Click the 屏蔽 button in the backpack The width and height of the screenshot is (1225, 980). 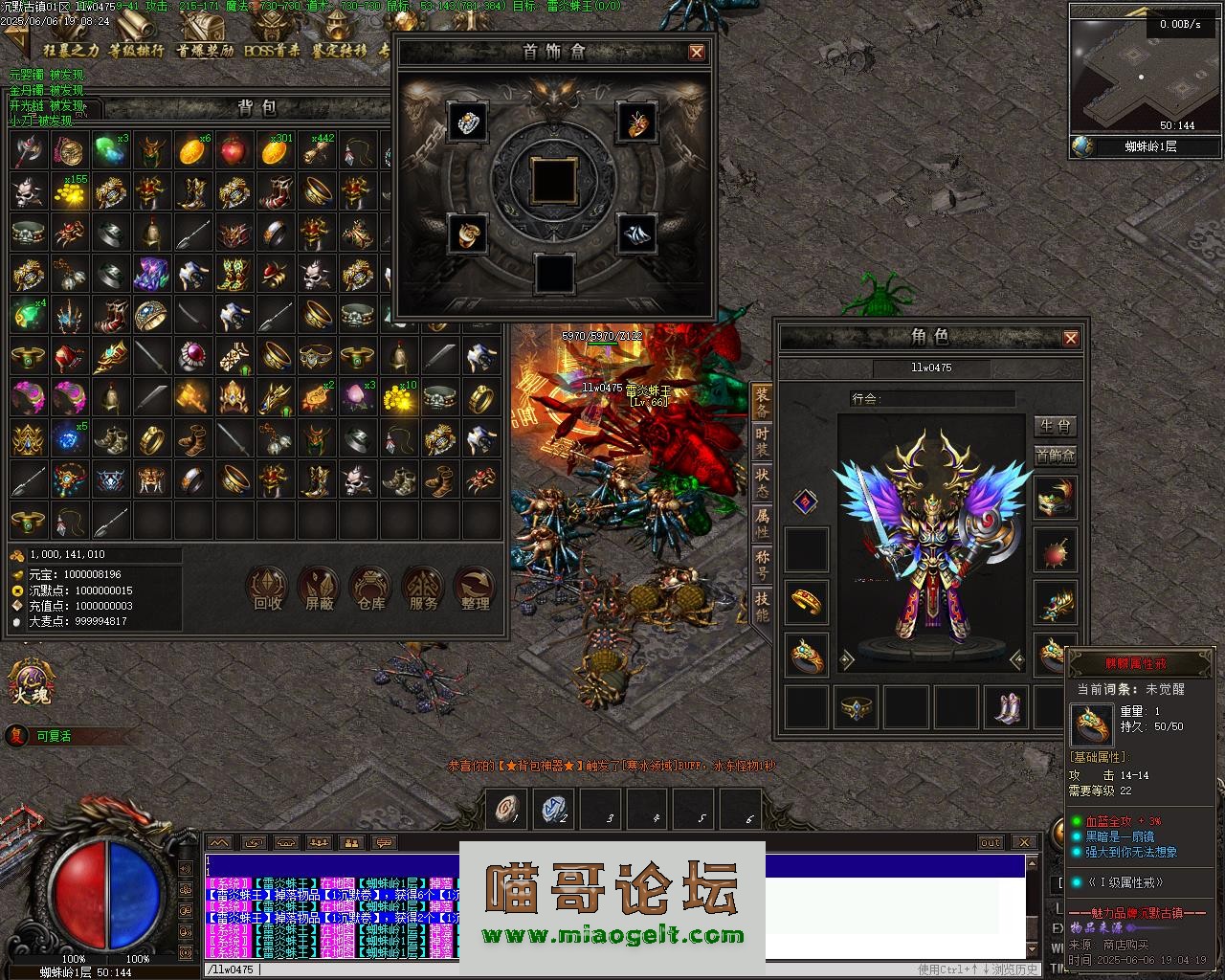click(319, 588)
